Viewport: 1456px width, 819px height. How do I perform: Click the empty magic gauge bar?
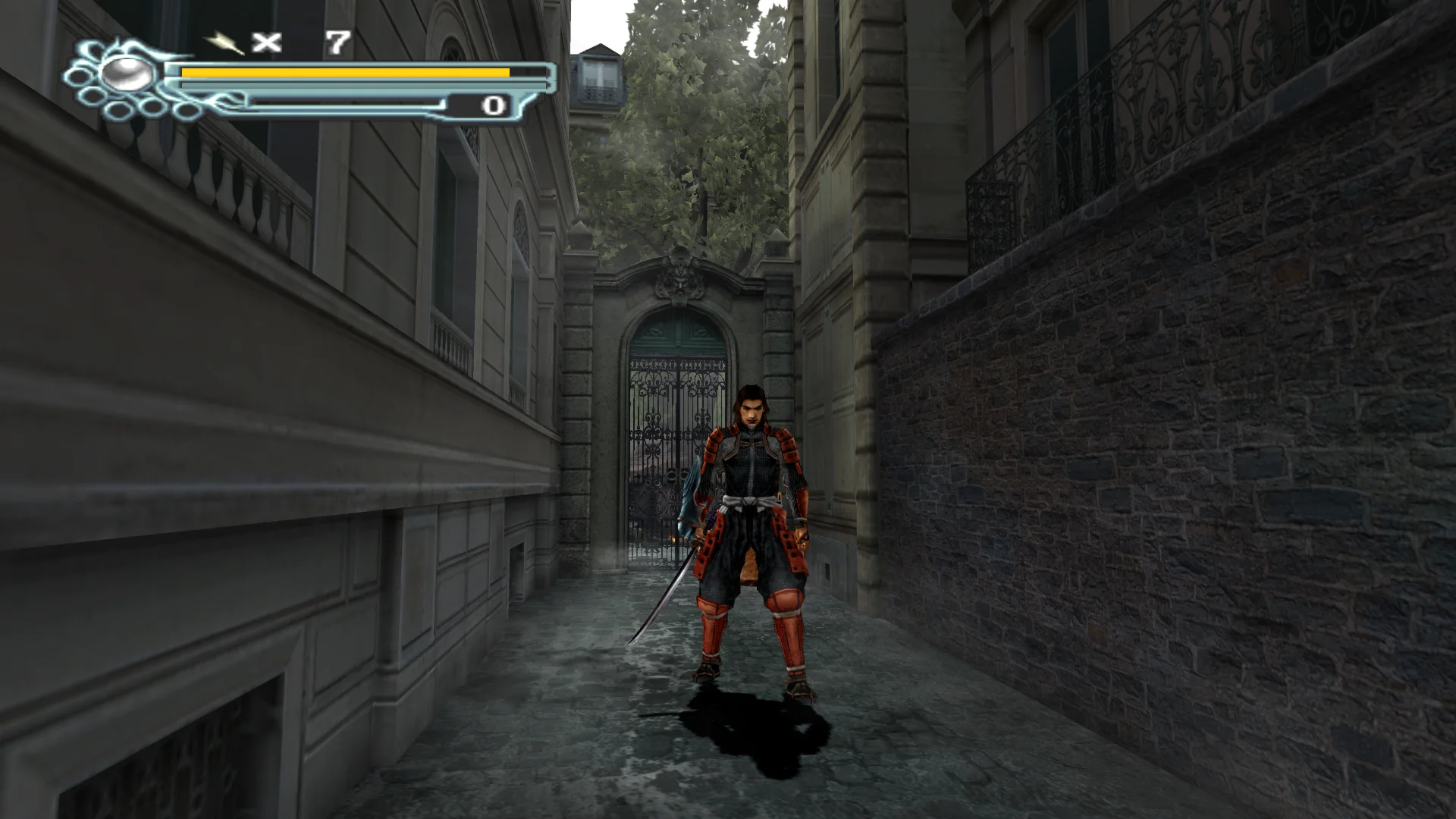(341, 104)
